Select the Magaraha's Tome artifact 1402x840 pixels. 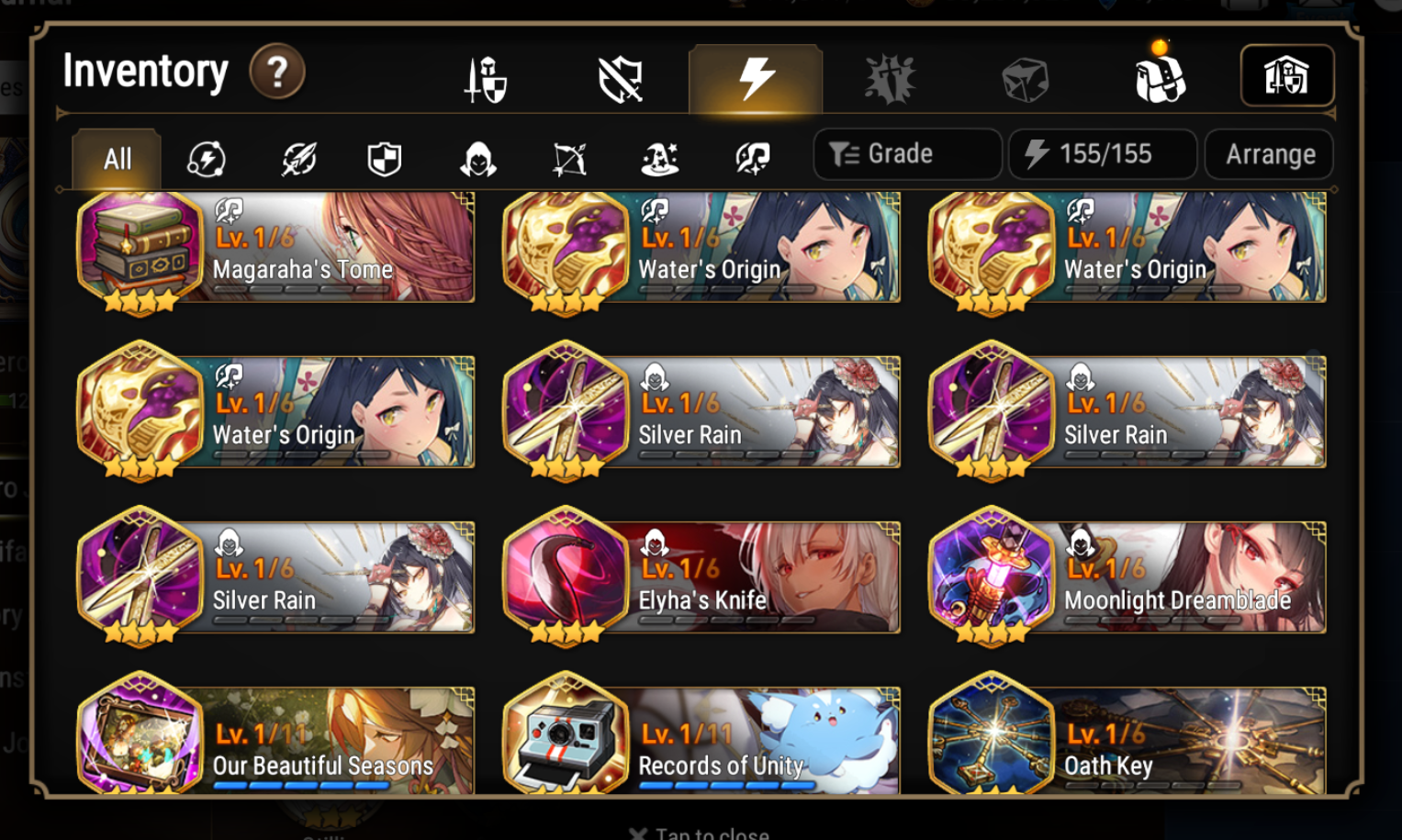click(x=275, y=248)
